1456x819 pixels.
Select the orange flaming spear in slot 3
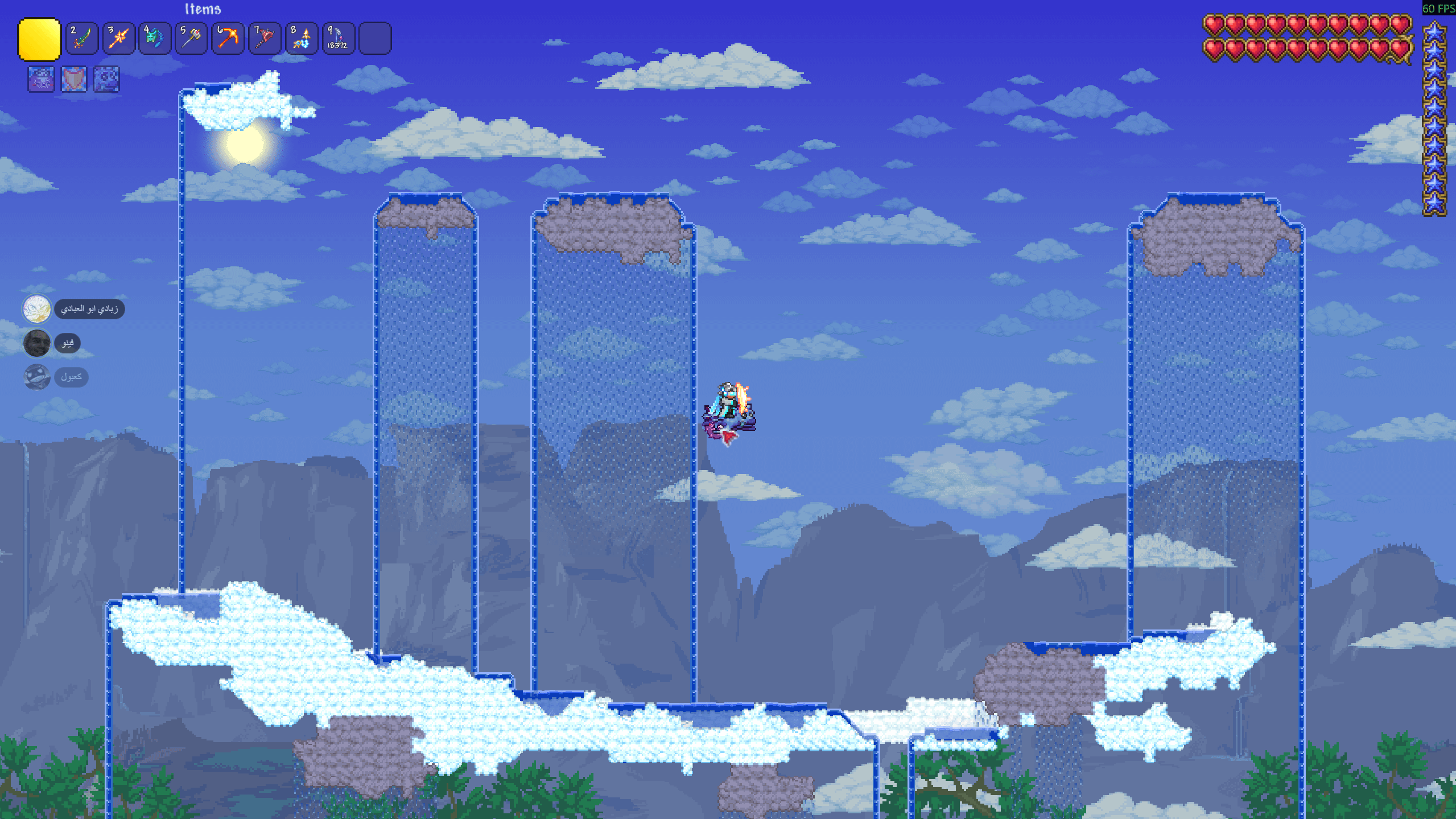tap(118, 39)
